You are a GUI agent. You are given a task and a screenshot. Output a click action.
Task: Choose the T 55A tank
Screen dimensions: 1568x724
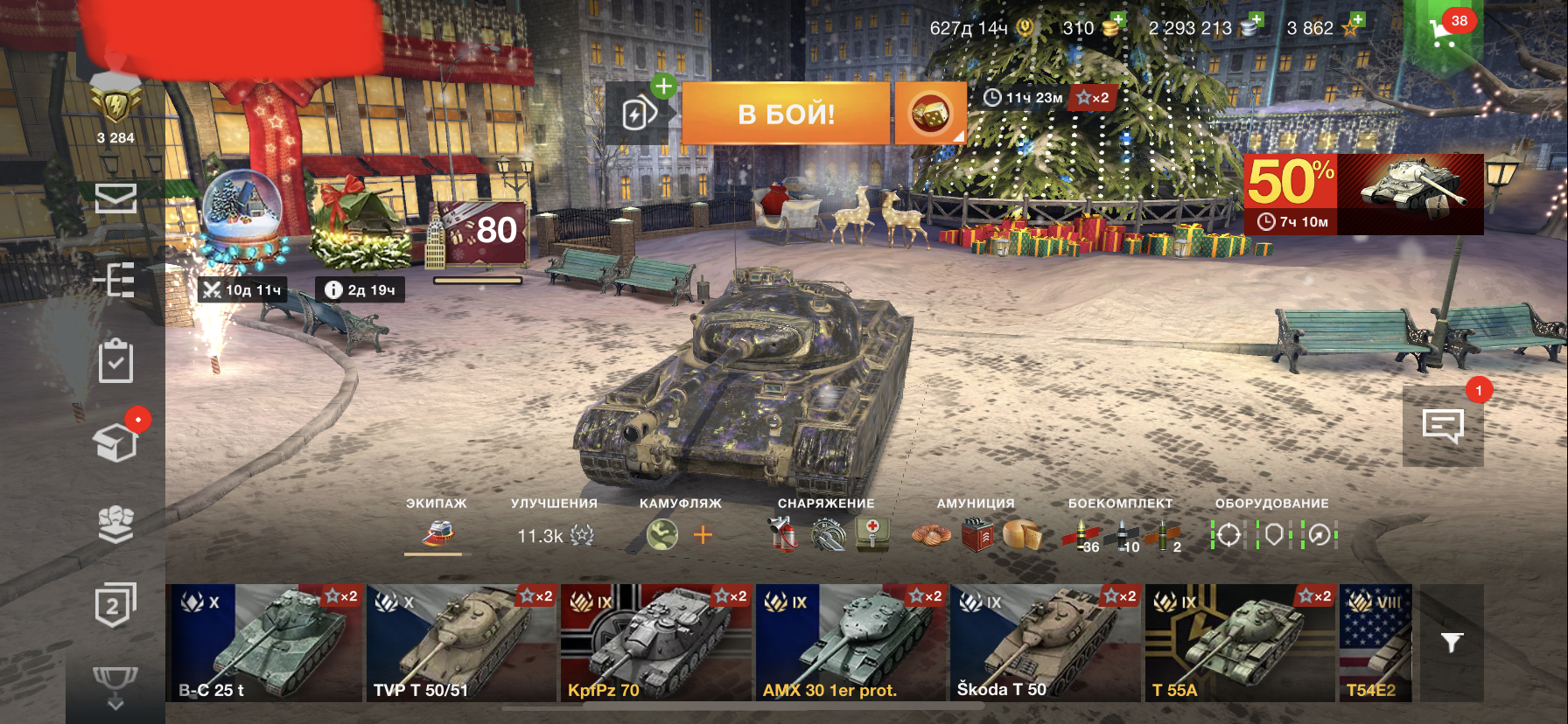click(x=1239, y=643)
